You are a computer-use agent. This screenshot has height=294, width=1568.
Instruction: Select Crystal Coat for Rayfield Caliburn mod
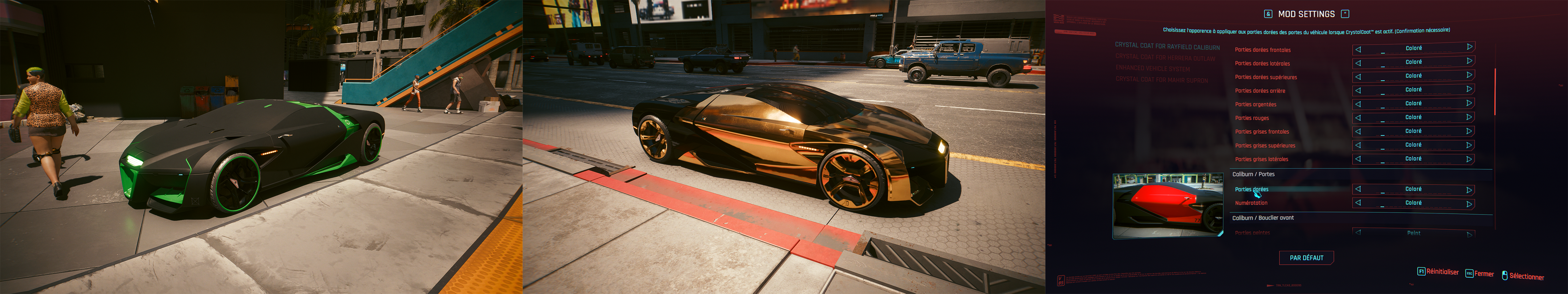[1167, 46]
